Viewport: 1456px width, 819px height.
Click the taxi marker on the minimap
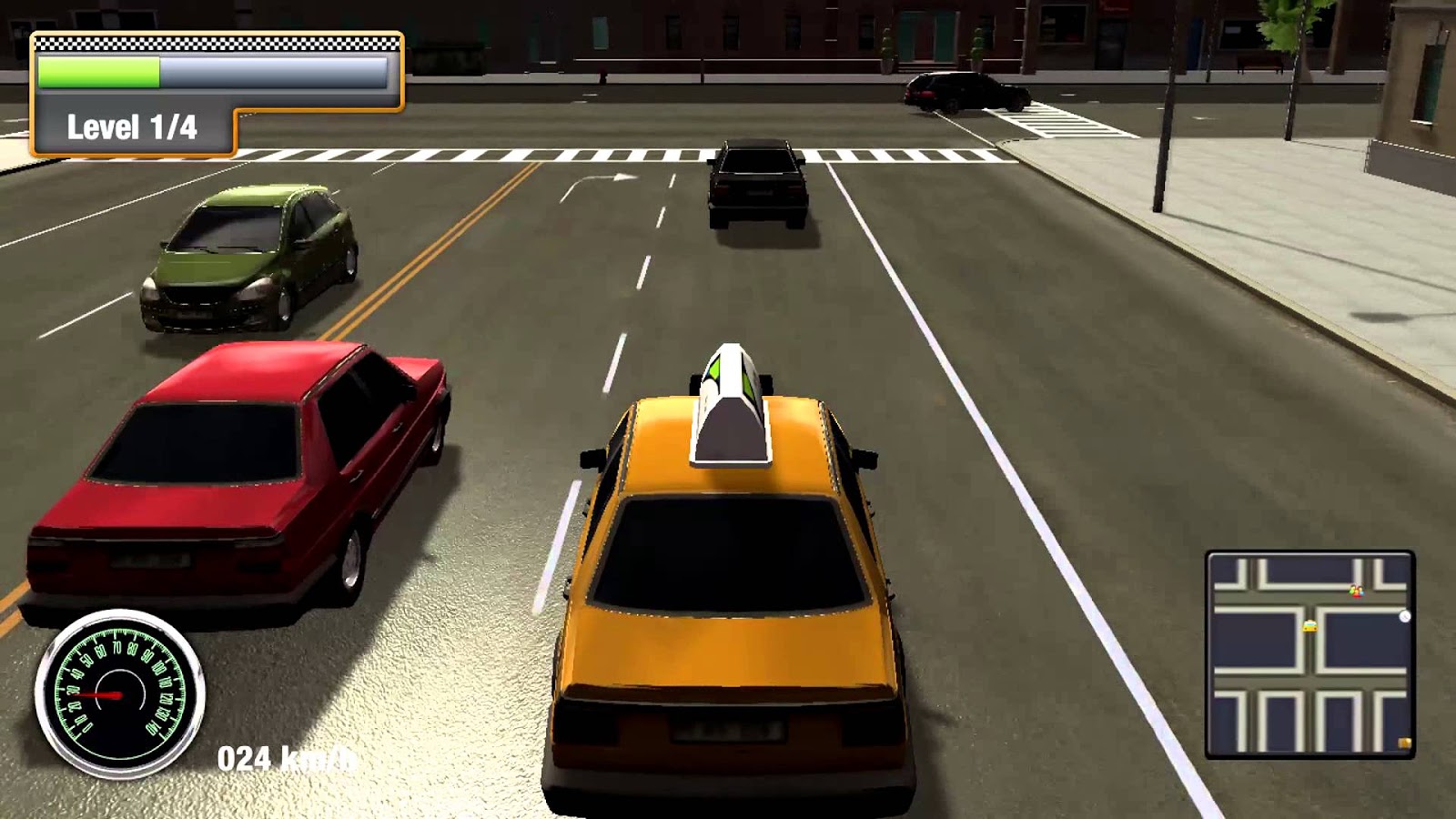coord(1310,627)
